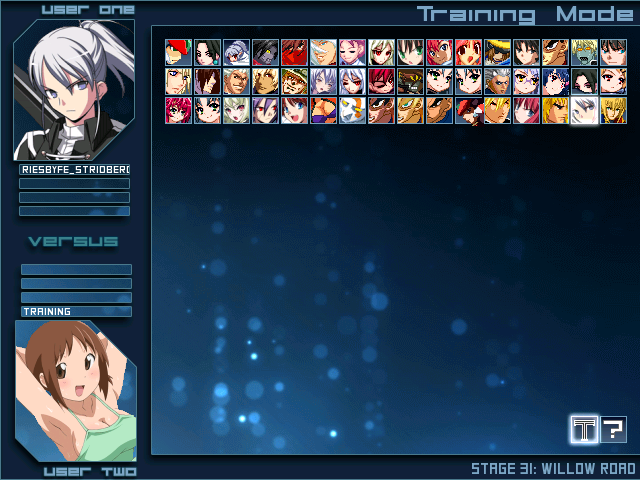Select the grey-haired man portrait

pyautogui.click(x=497, y=81)
